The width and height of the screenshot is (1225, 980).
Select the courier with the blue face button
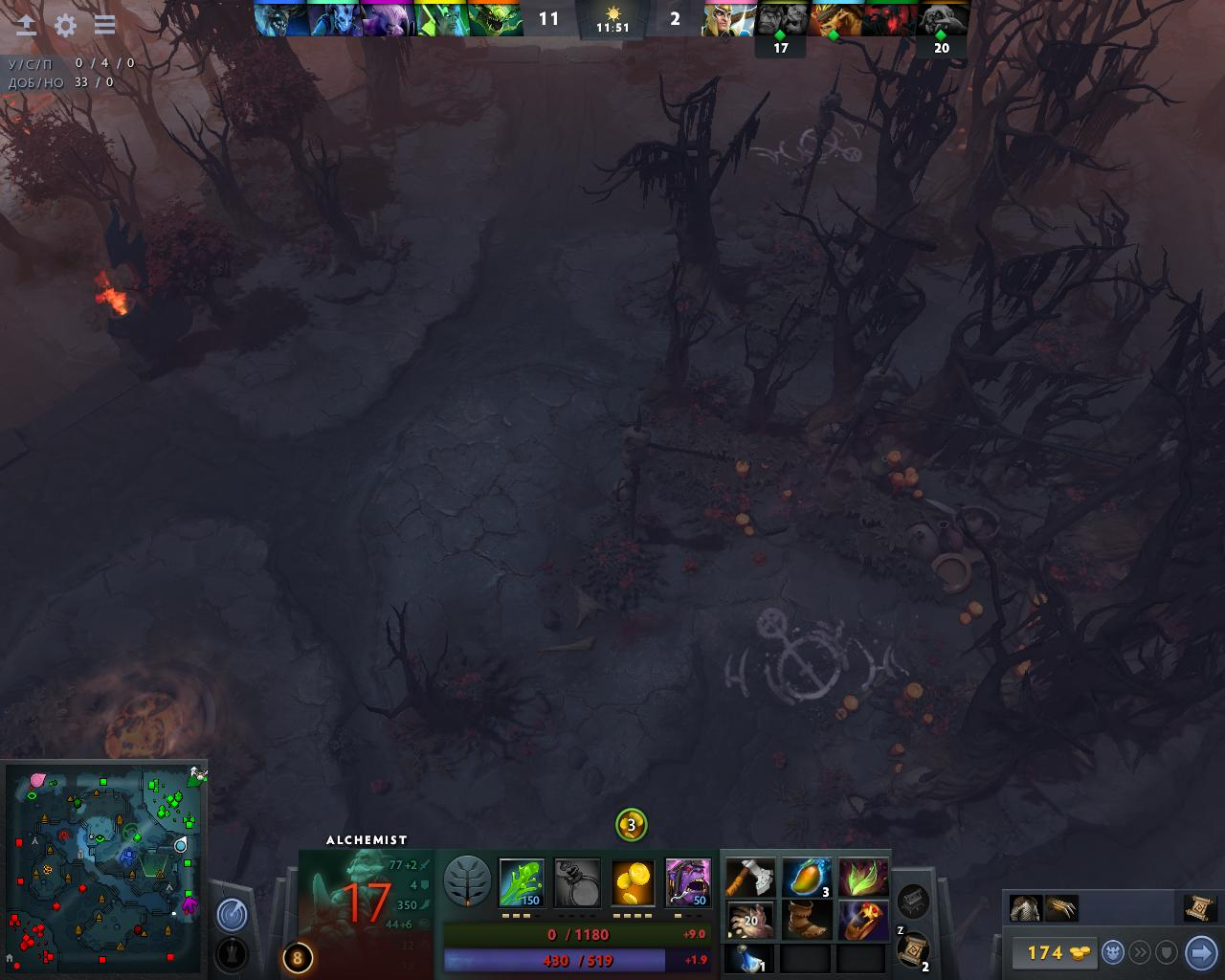click(1113, 952)
